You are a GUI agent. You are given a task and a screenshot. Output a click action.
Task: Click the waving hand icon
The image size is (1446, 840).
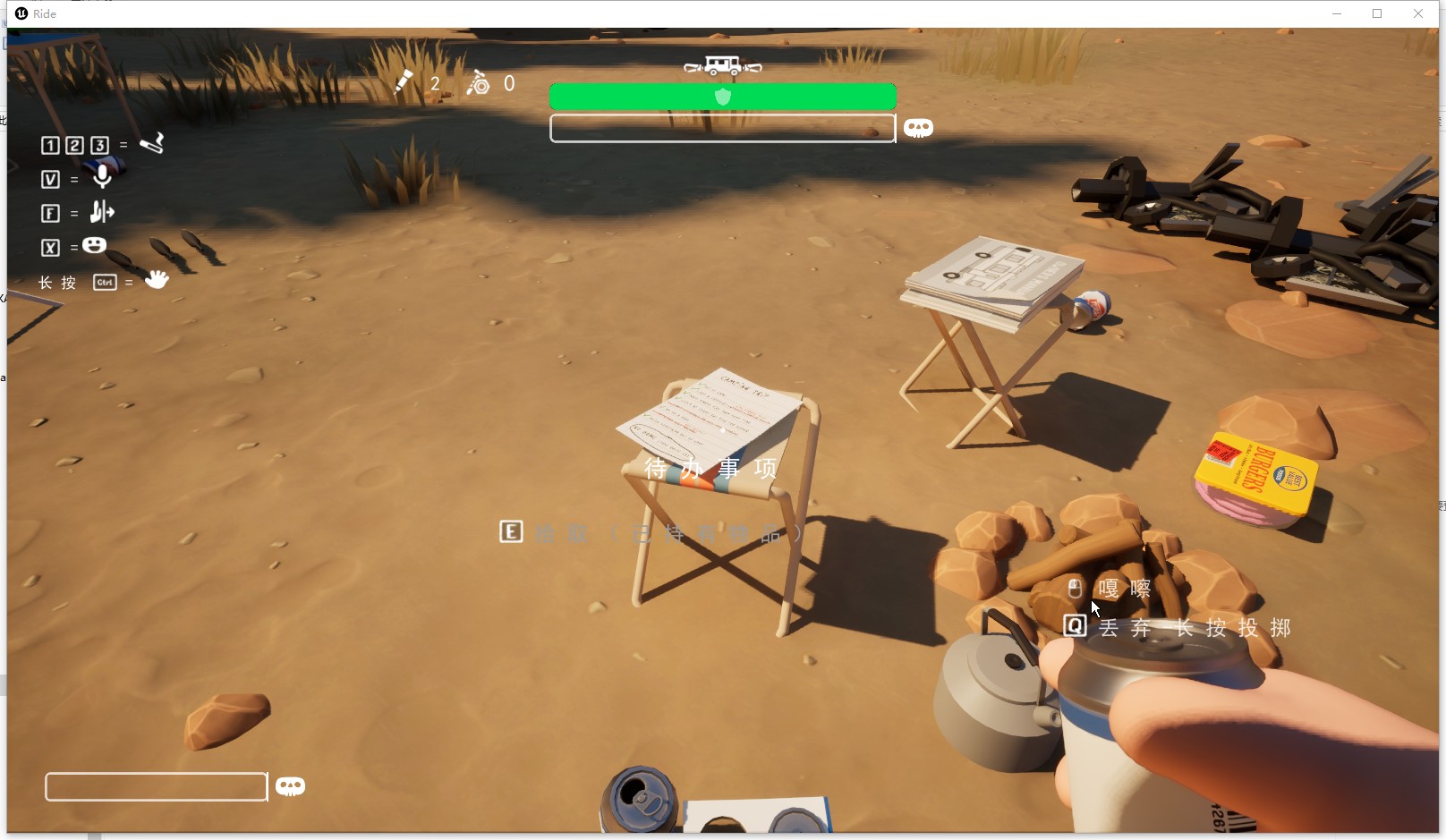[157, 280]
